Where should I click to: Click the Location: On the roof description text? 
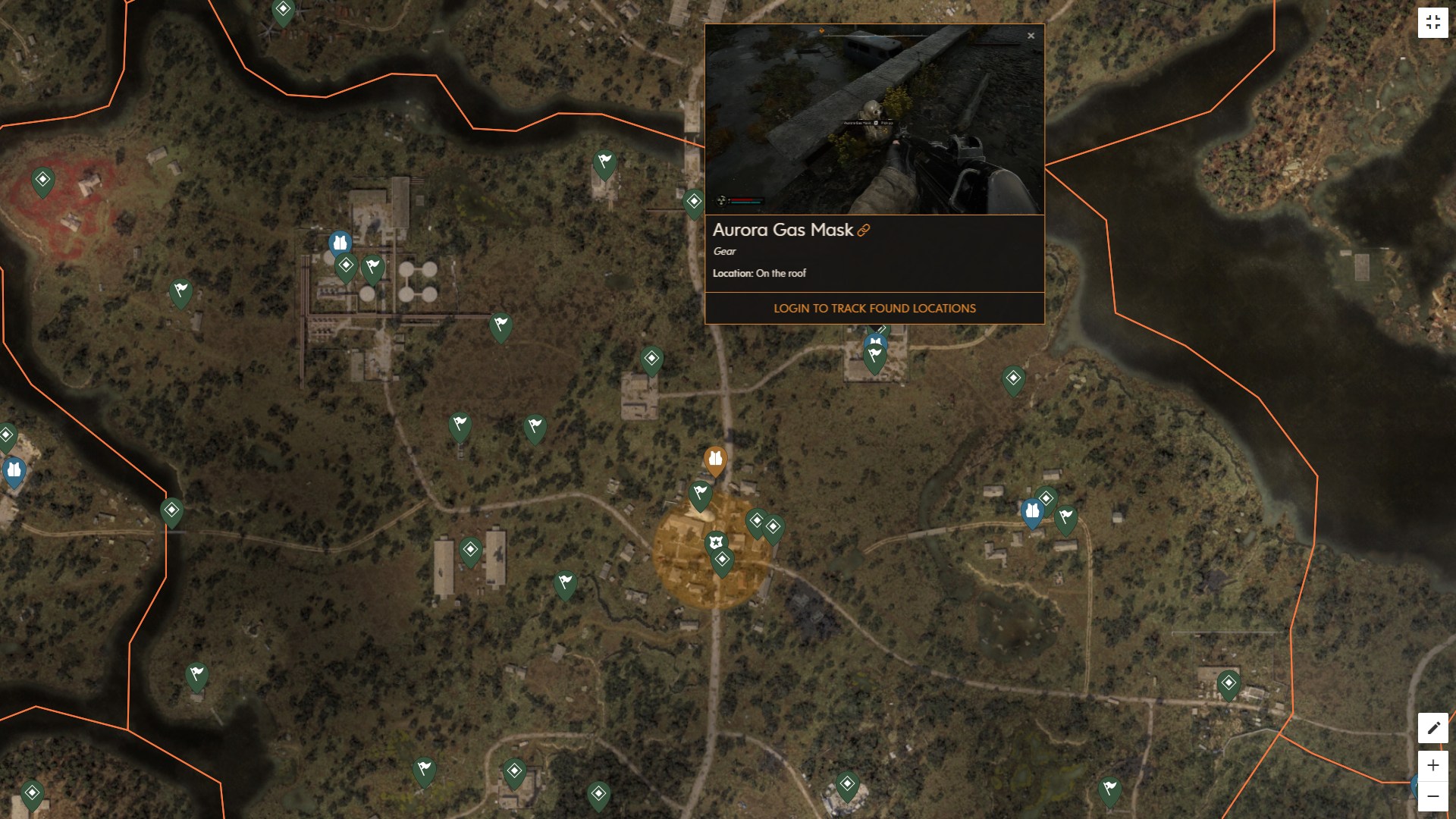(760, 273)
